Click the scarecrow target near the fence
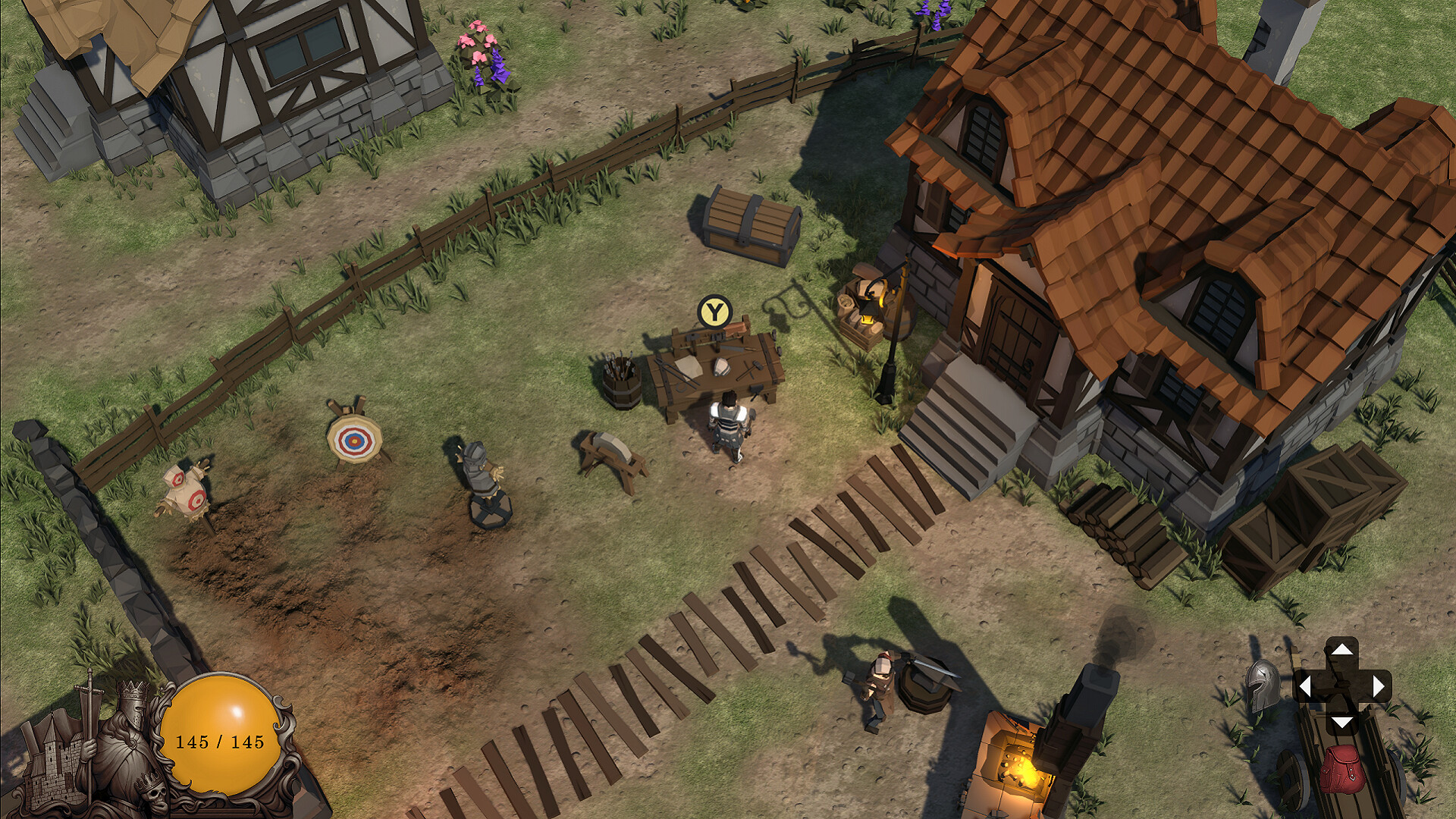The image size is (1456, 819). click(x=184, y=489)
